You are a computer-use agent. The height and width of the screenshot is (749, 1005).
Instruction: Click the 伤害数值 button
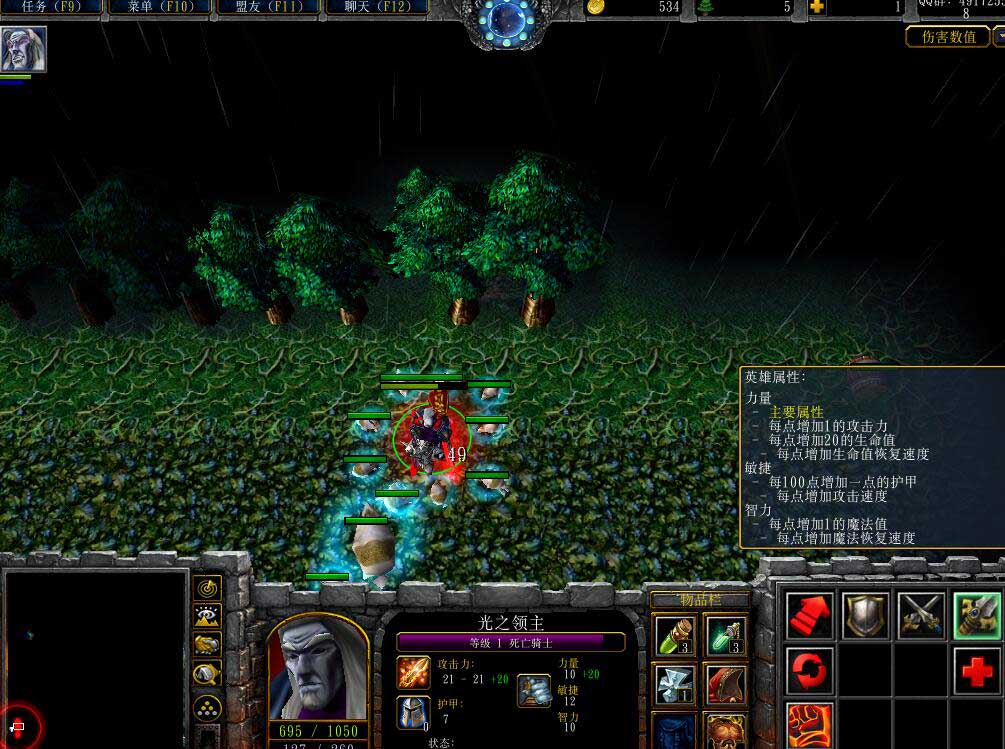(x=948, y=37)
